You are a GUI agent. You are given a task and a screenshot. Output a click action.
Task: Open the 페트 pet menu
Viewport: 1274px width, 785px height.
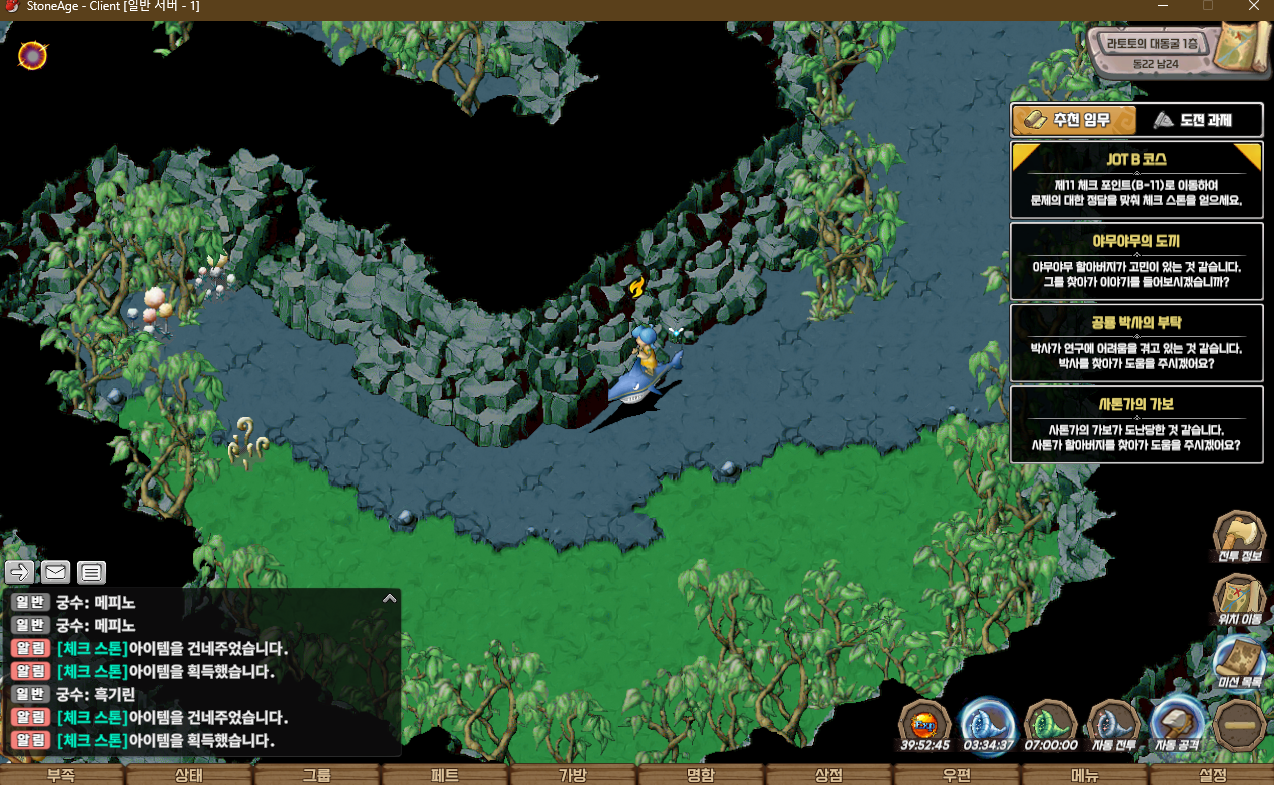coord(444,775)
